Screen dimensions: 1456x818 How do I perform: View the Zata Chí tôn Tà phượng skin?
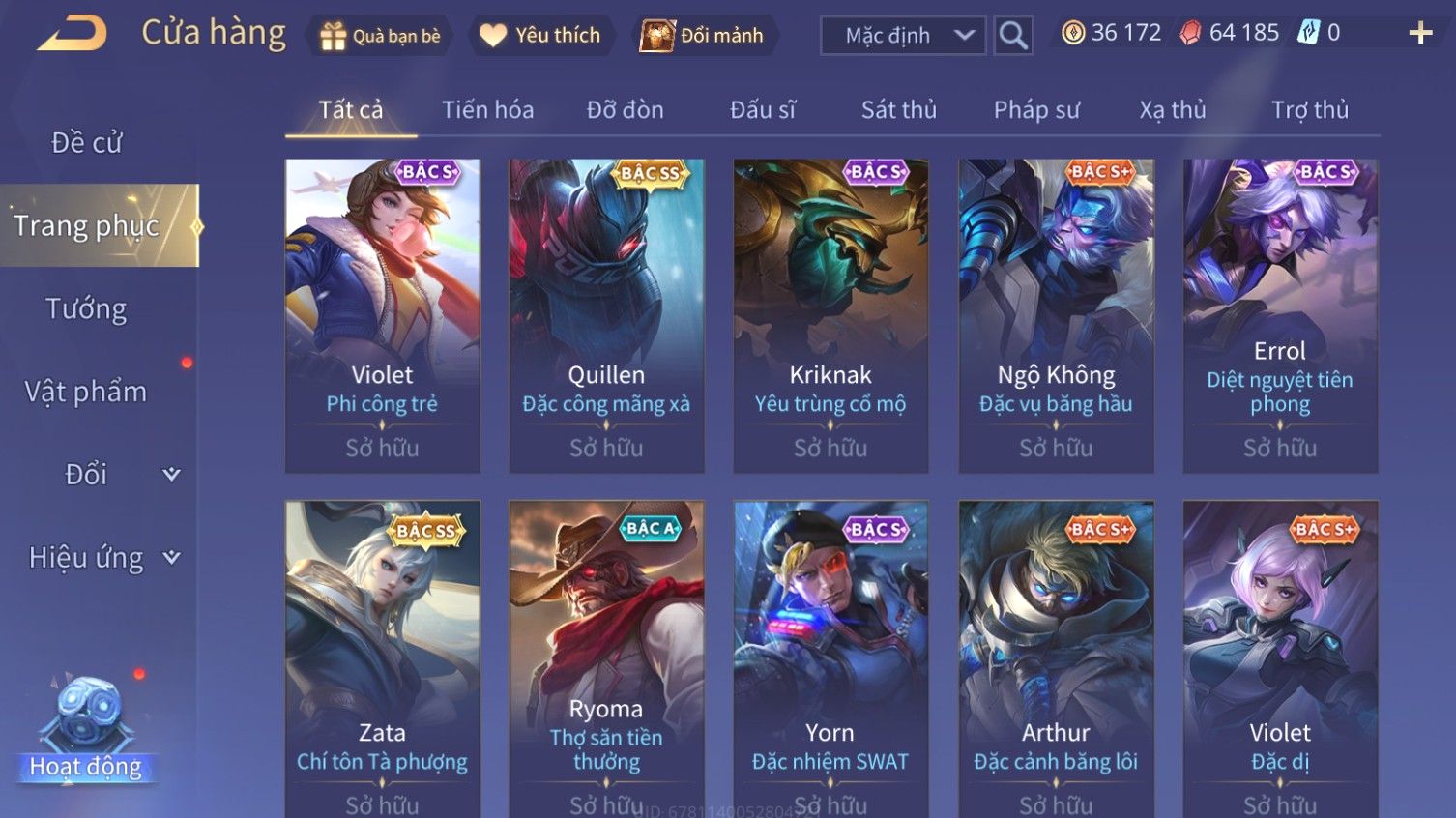click(382, 657)
